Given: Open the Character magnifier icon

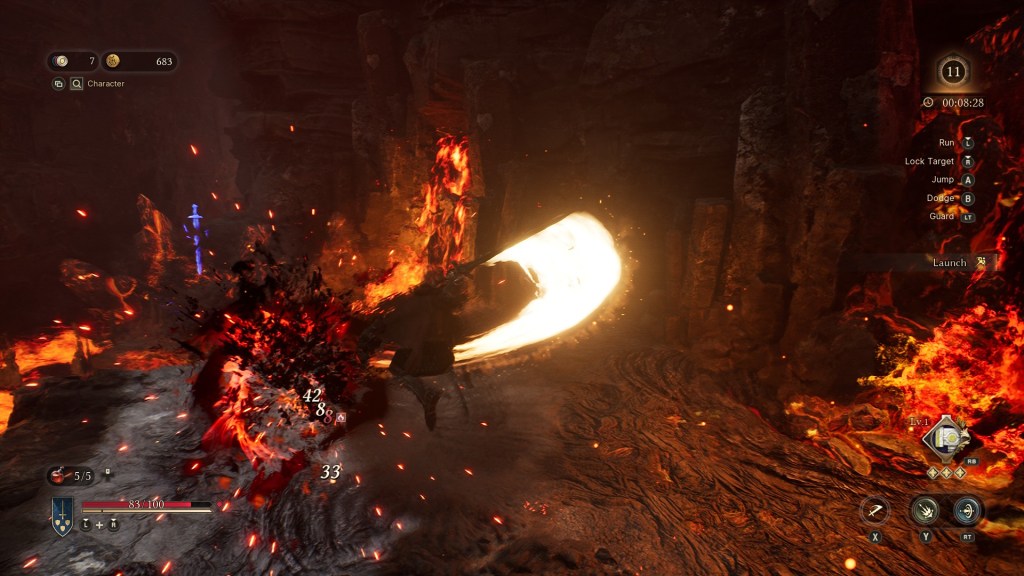Looking at the screenshot, I should tap(76, 84).
